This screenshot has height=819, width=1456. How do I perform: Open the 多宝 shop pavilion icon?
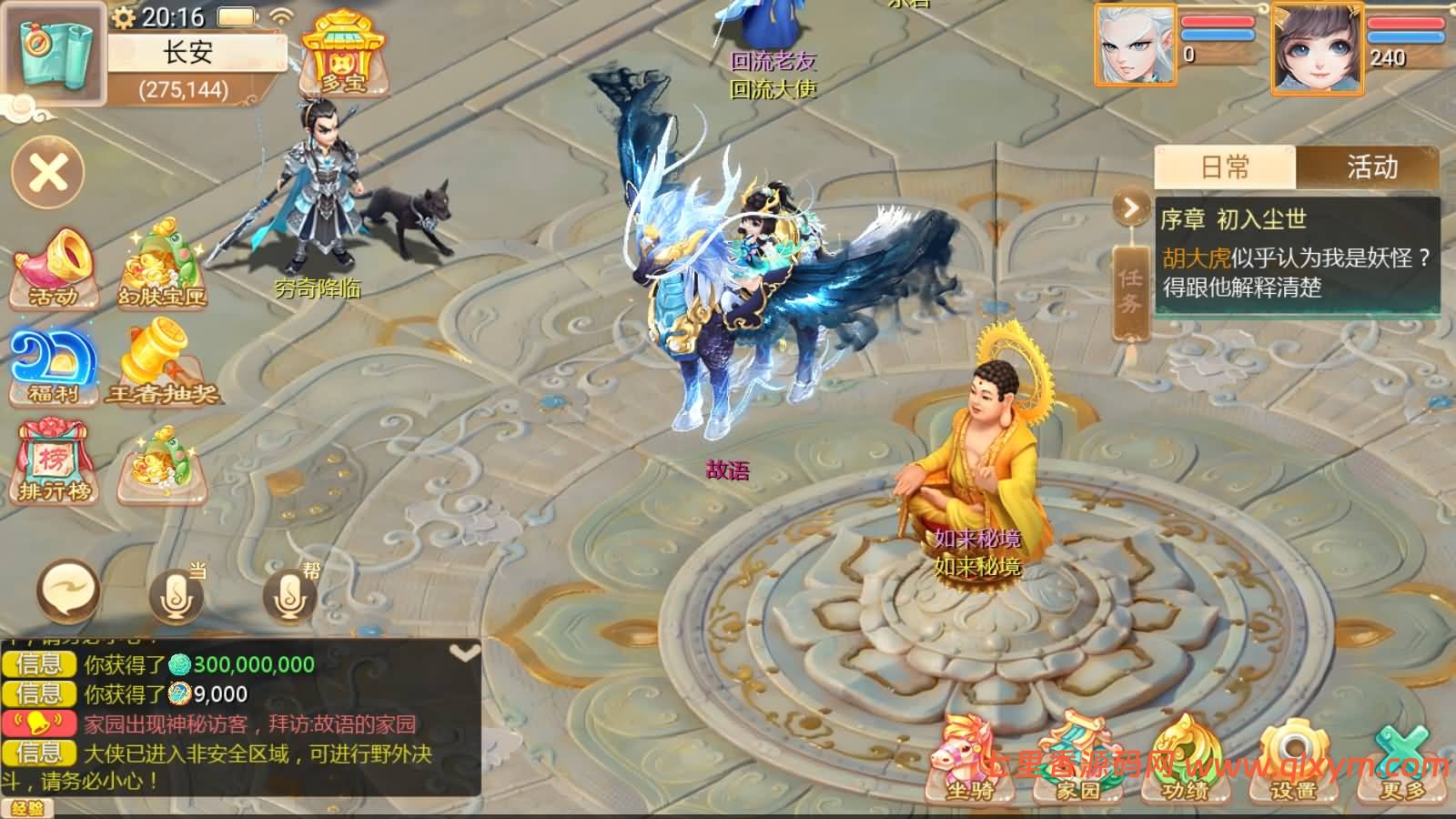coord(344,56)
